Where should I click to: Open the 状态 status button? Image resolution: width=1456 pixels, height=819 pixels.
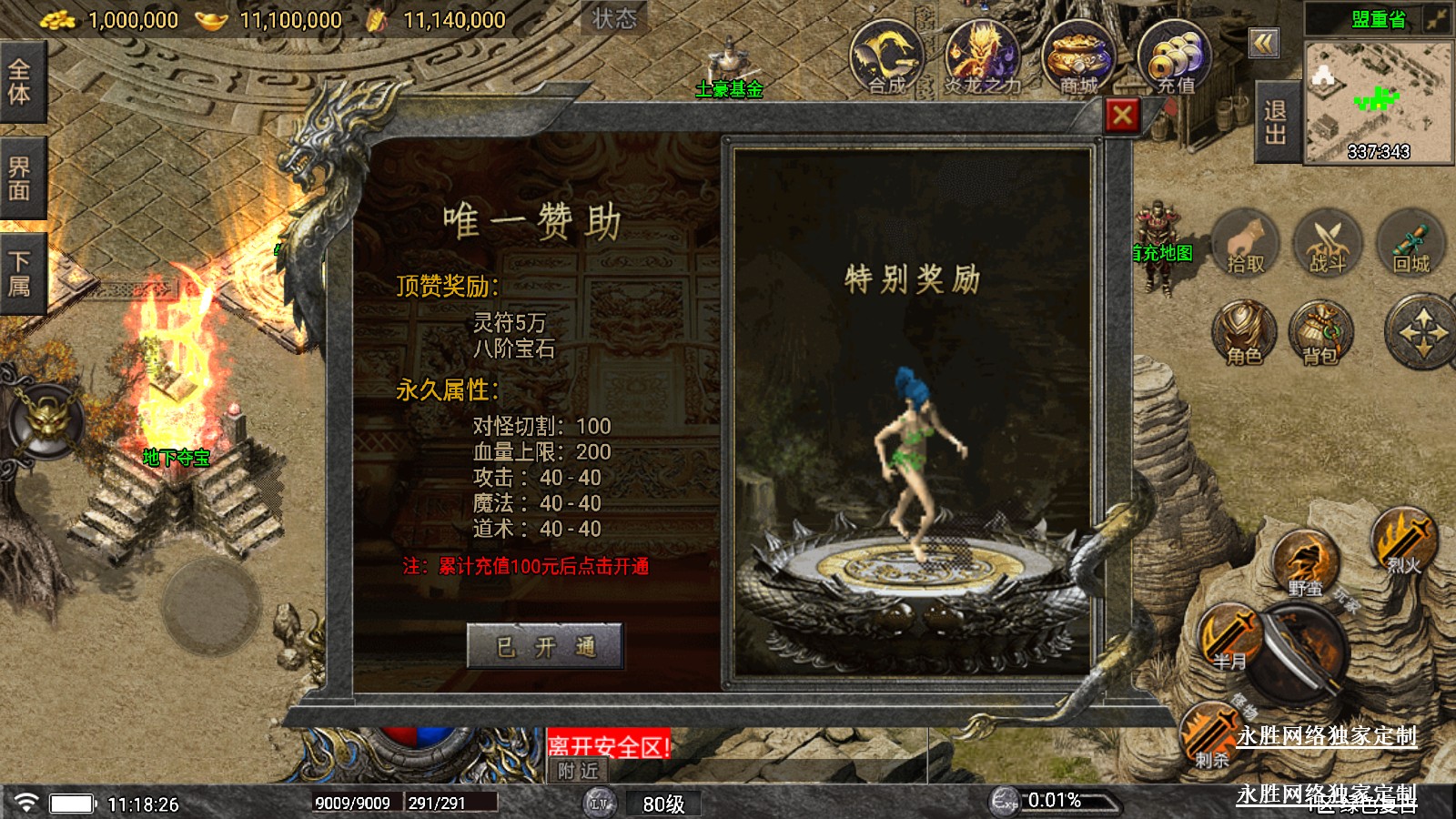click(x=614, y=18)
